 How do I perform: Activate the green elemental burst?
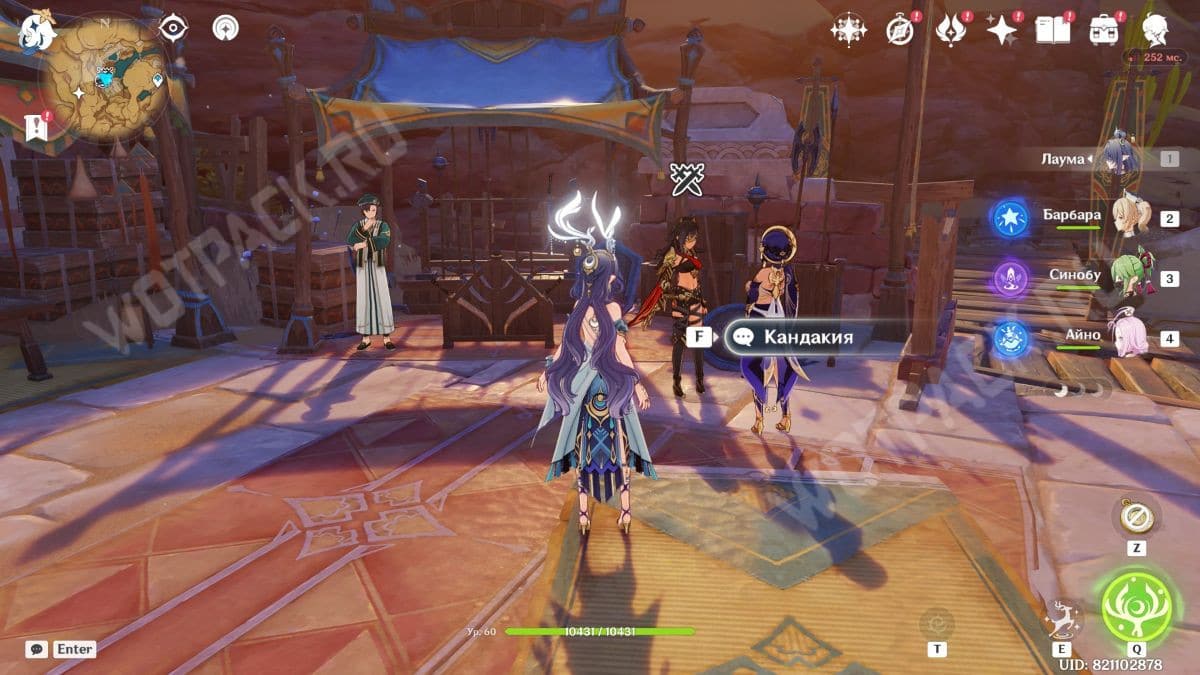pos(1136,608)
